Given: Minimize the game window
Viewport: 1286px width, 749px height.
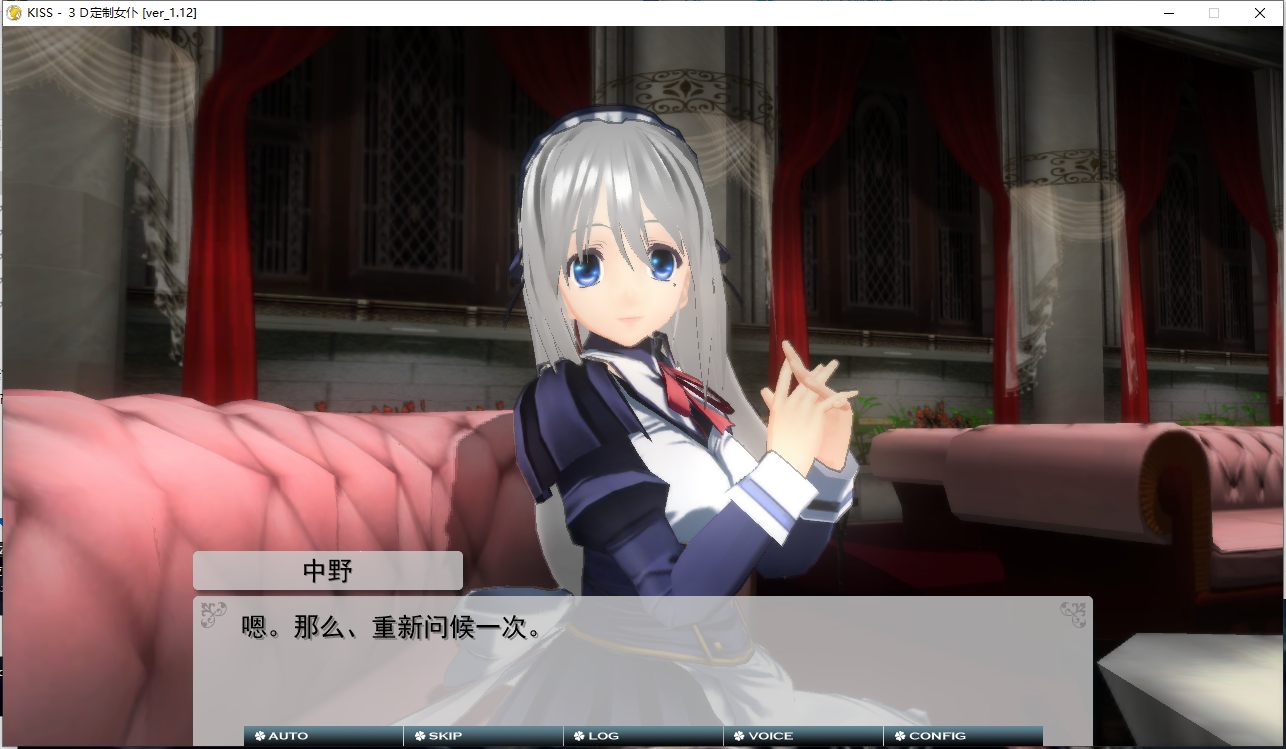Looking at the screenshot, I should (1167, 13).
